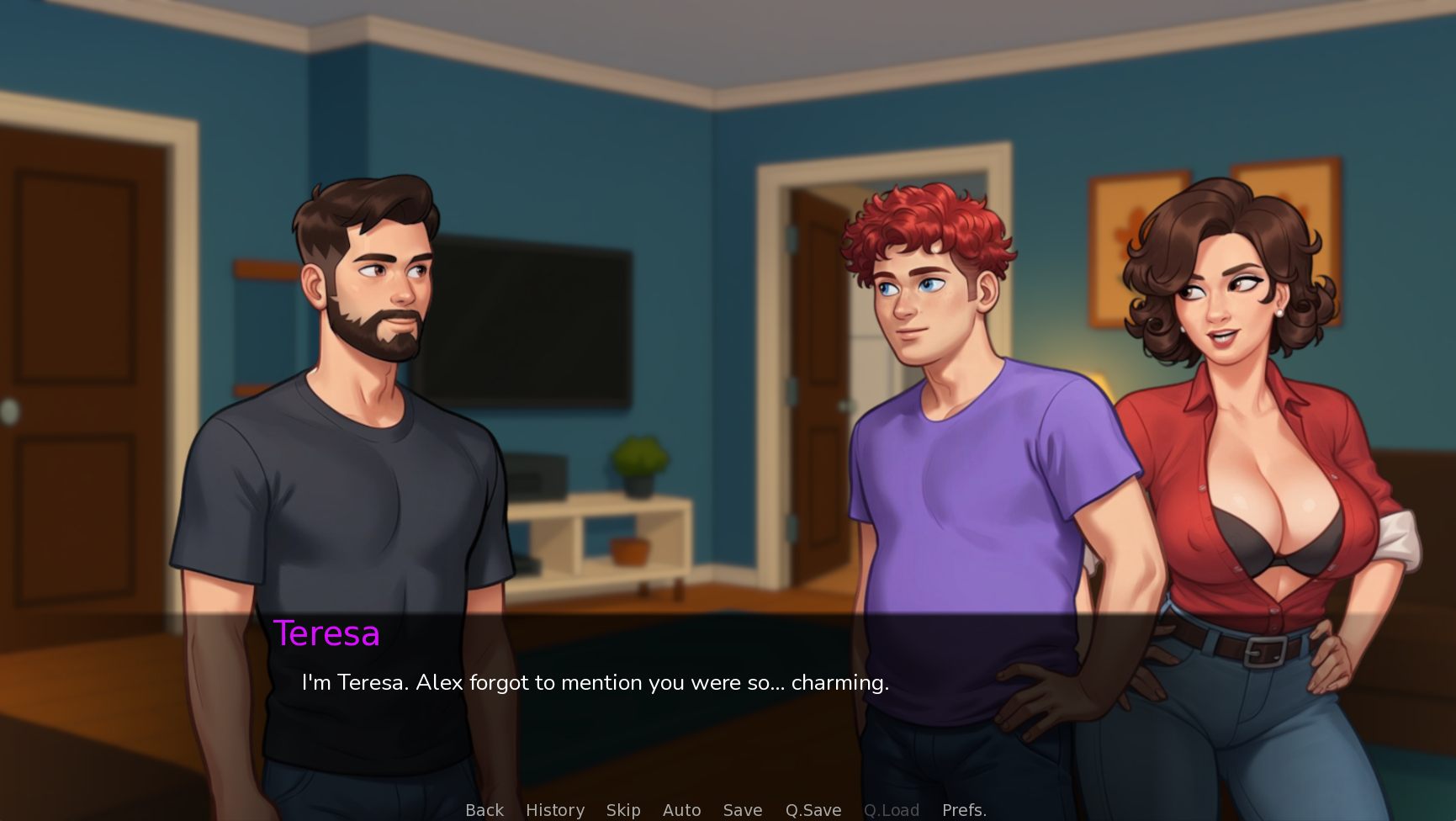Viewport: 1456px width, 821px height.
Task: Open Prefs. settings
Action: (964, 809)
